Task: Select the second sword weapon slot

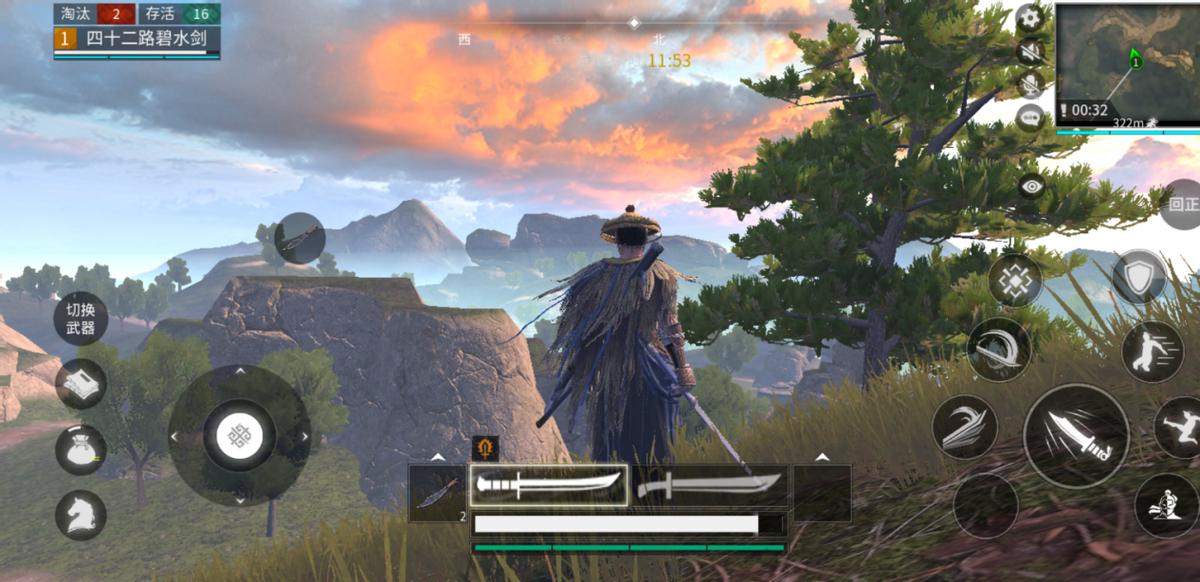Action: tap(710, 486)
